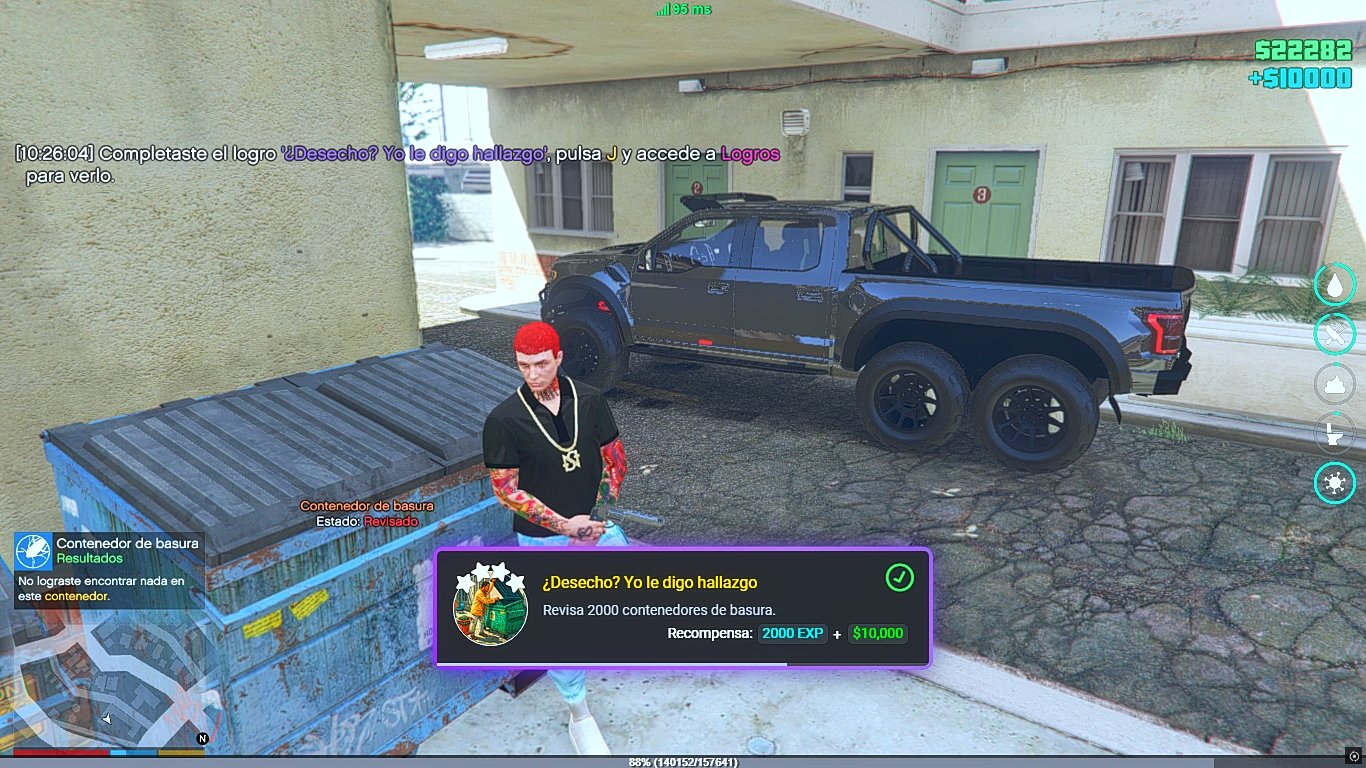Click the poop need status icon
Viewport: 1366px width, 768px height.
(1334, 384)
